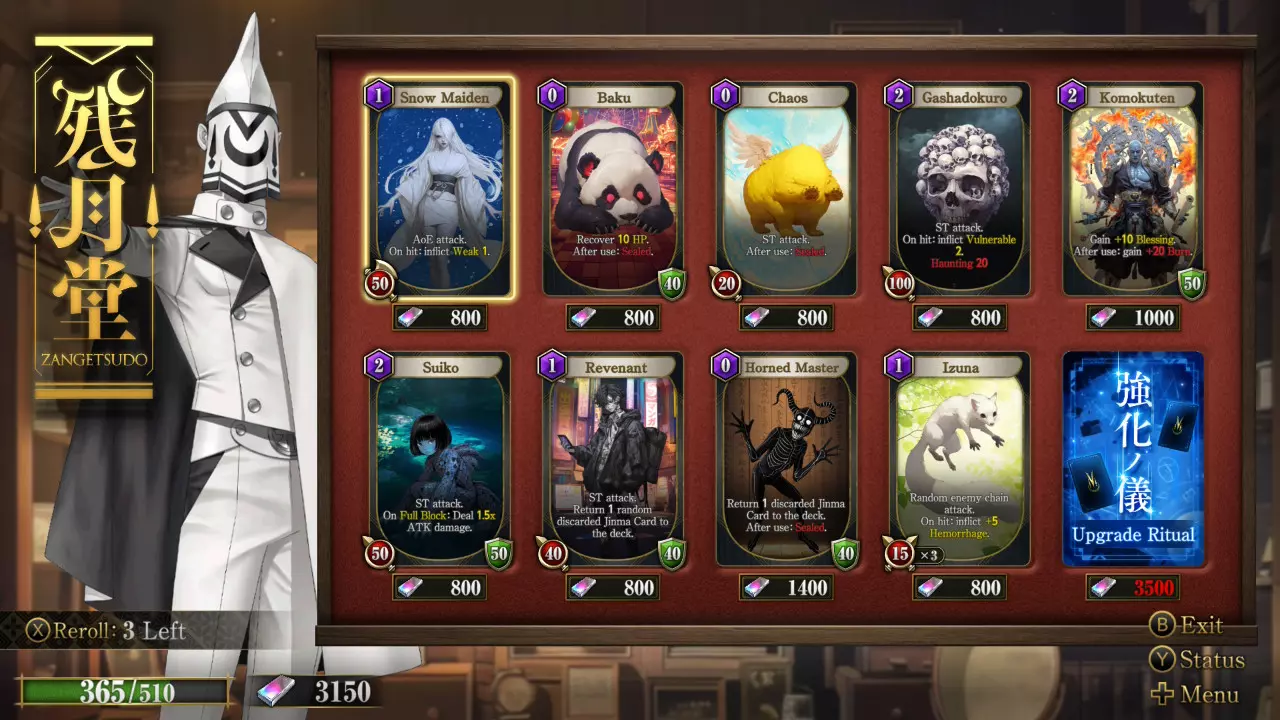Choose the Izuna card
This screenshot has height=720, width=1280.
point(961,460)
